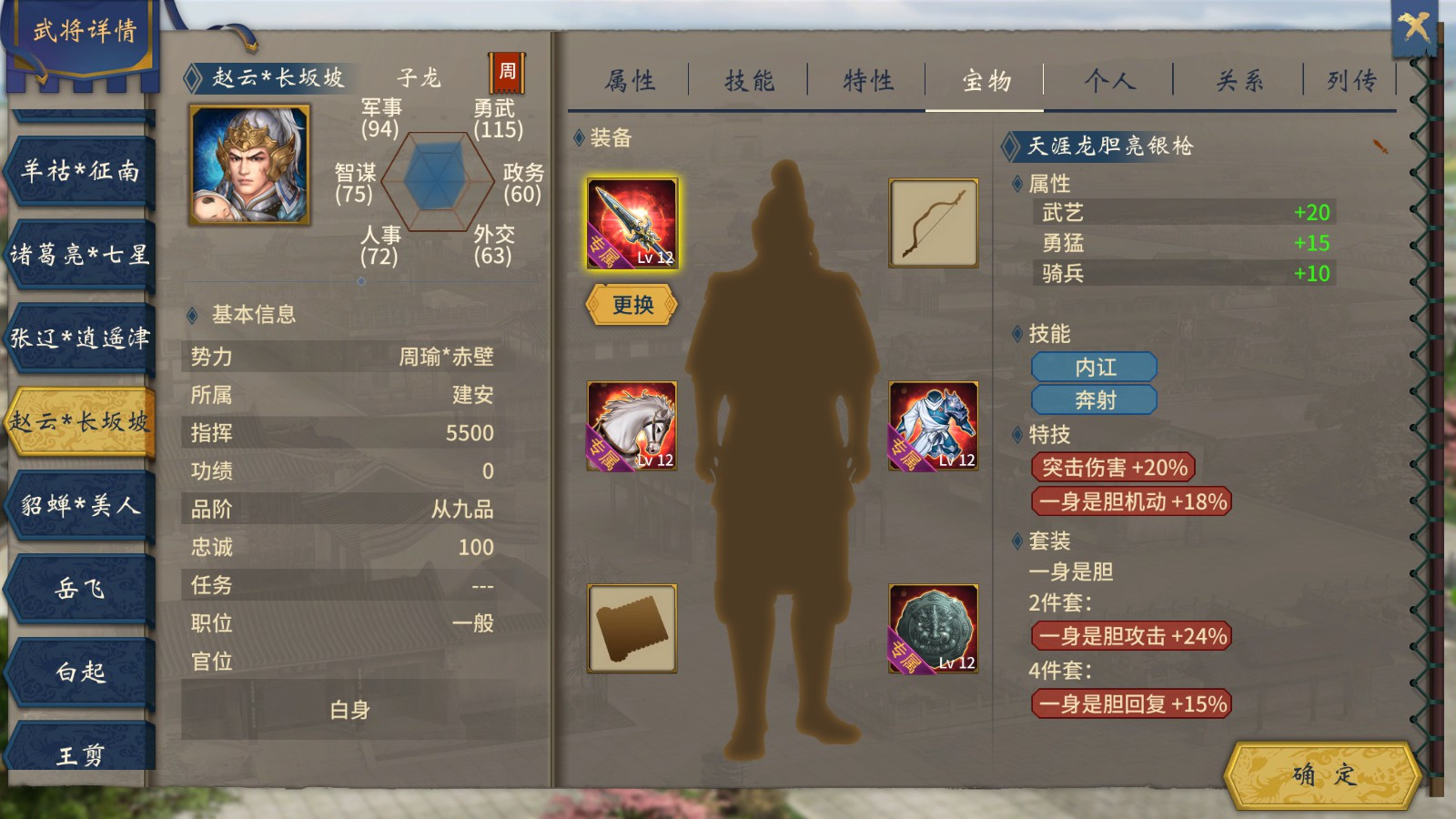Open the empty scroll equipment slot
Screen dimensions: 1456x819
[x=634, y=629]
